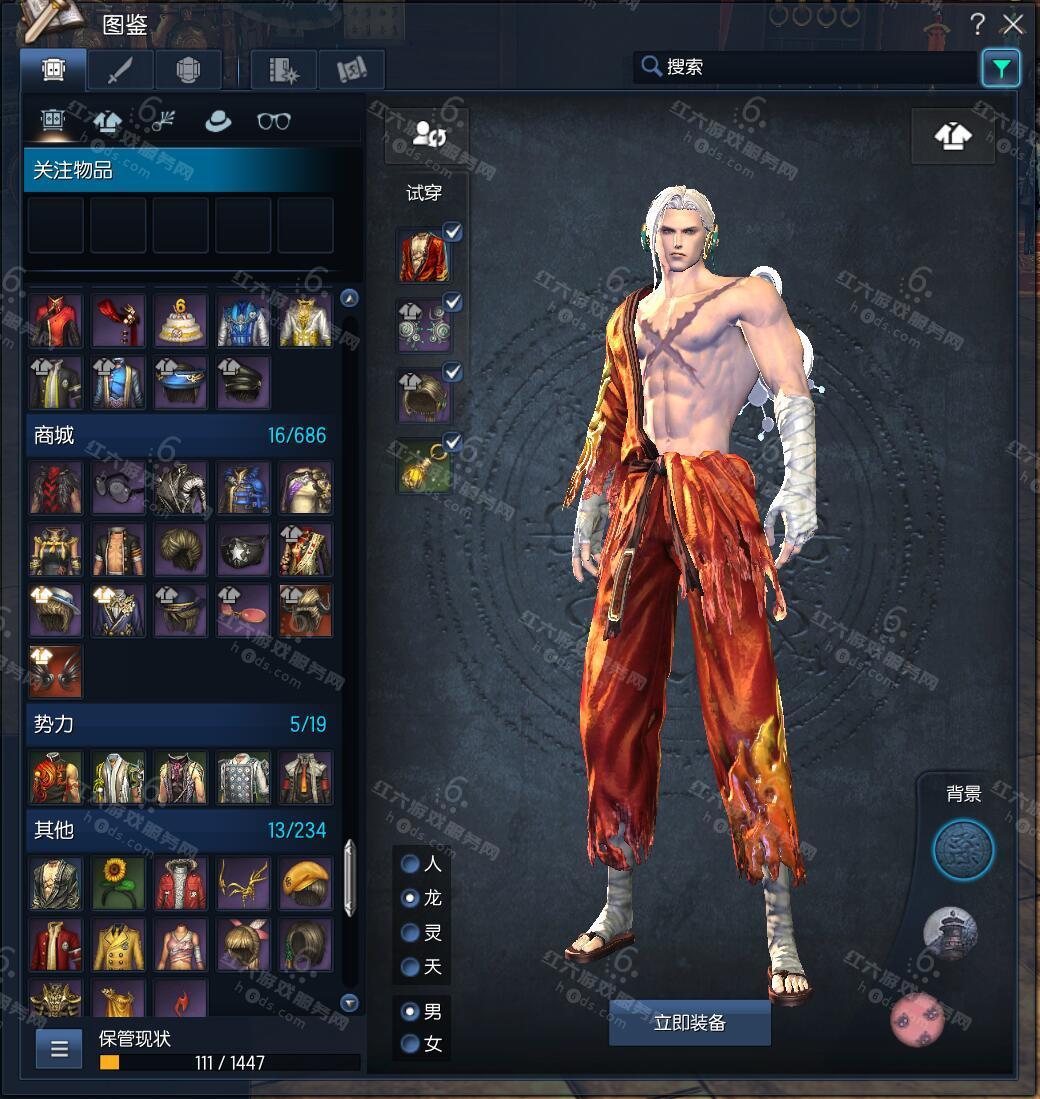The height and width of the screenshot is (1099, 1040).
Task: Choose the pink spotted background thumbnail
Action: point(918,1018)
